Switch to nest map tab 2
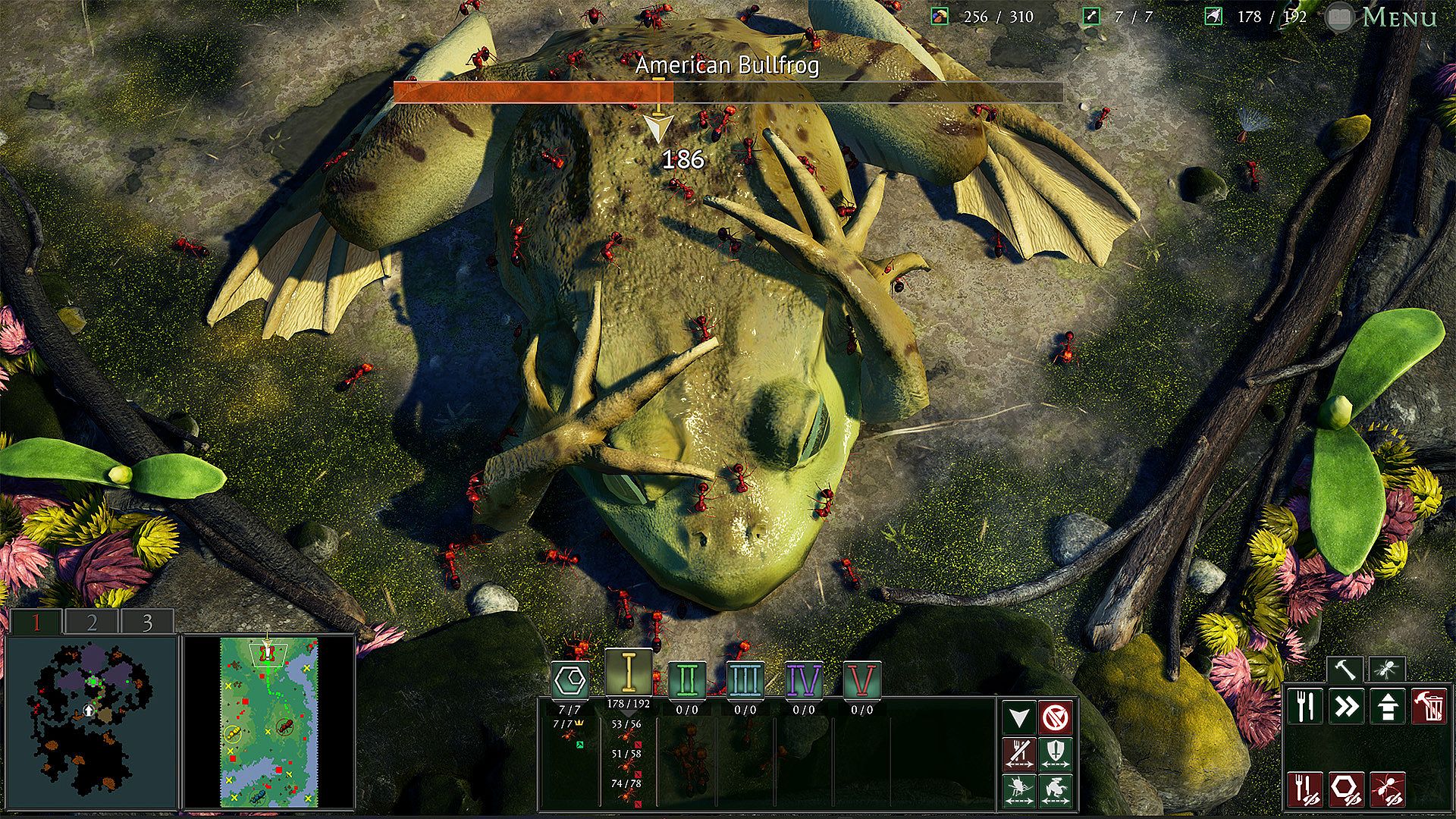 tap(92, 623)
